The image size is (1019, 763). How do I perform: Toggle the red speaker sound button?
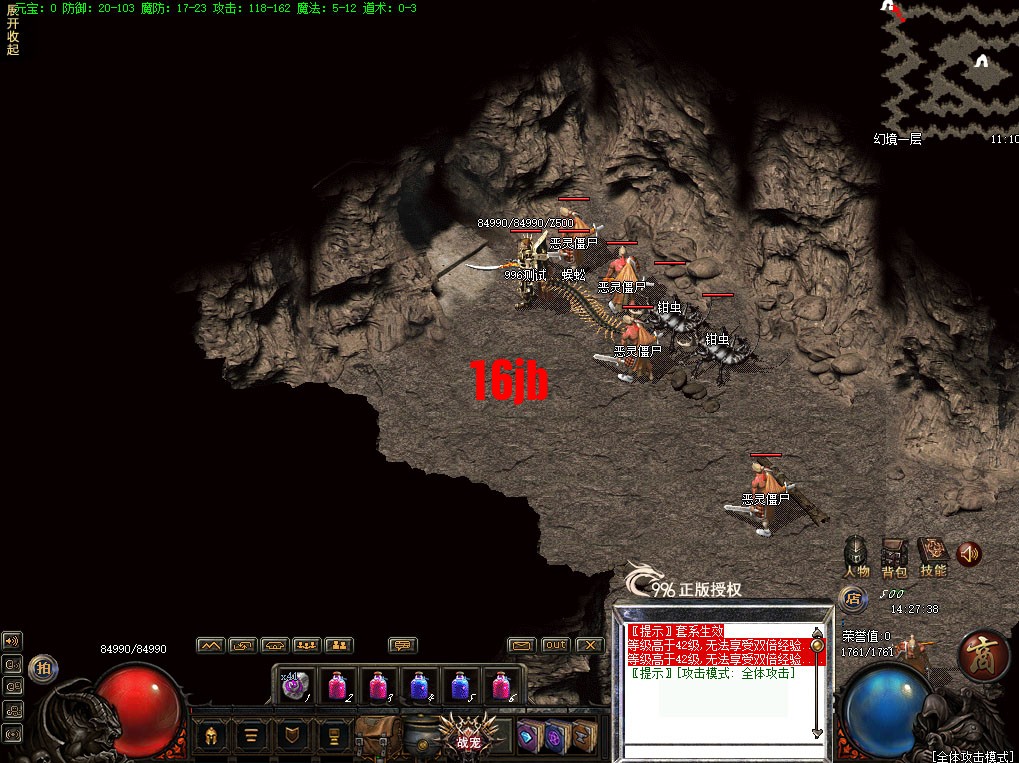coord(968,553)
